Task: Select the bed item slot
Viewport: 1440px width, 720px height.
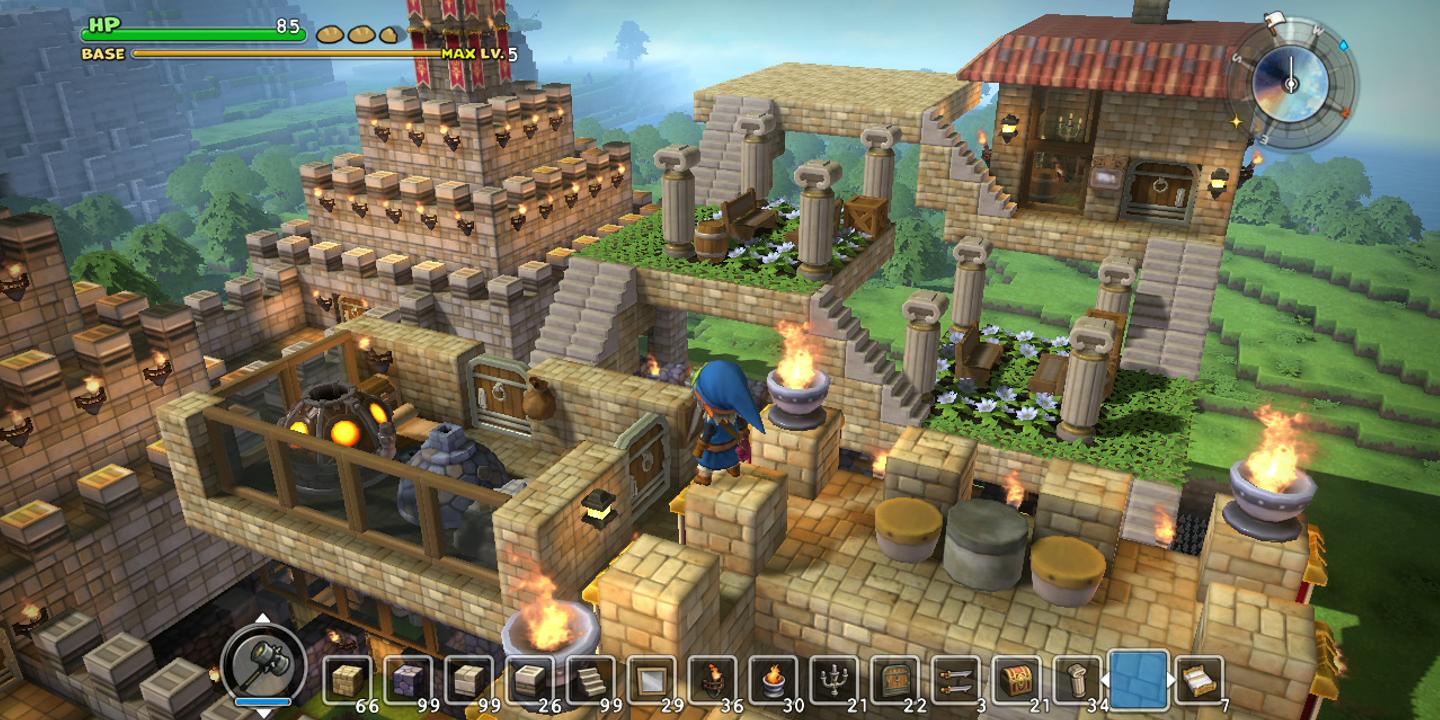Action: pos(1199,681)
